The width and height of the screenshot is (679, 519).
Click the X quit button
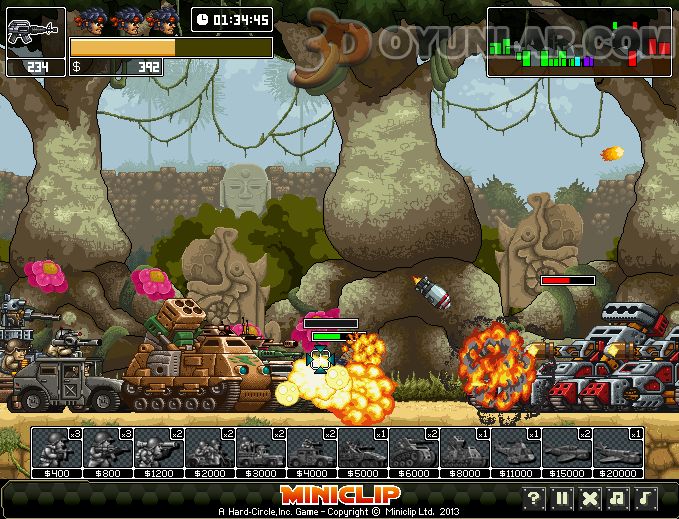point(591,498)
